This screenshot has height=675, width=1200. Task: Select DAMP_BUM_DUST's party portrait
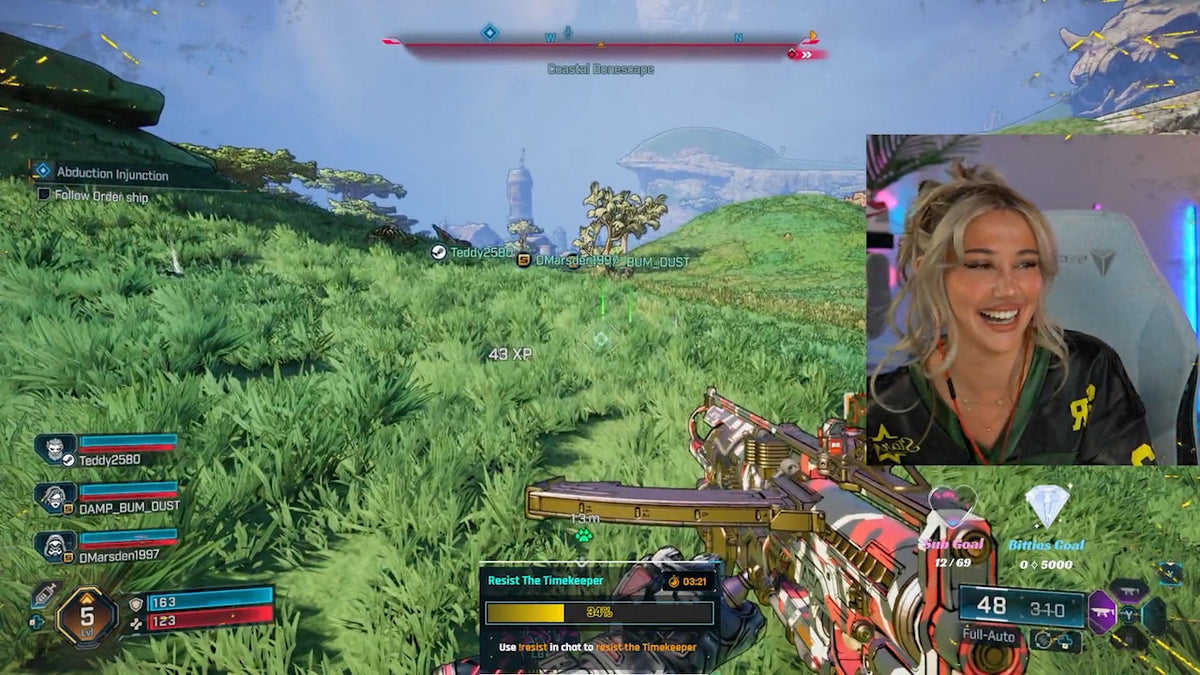click(55, 497)
